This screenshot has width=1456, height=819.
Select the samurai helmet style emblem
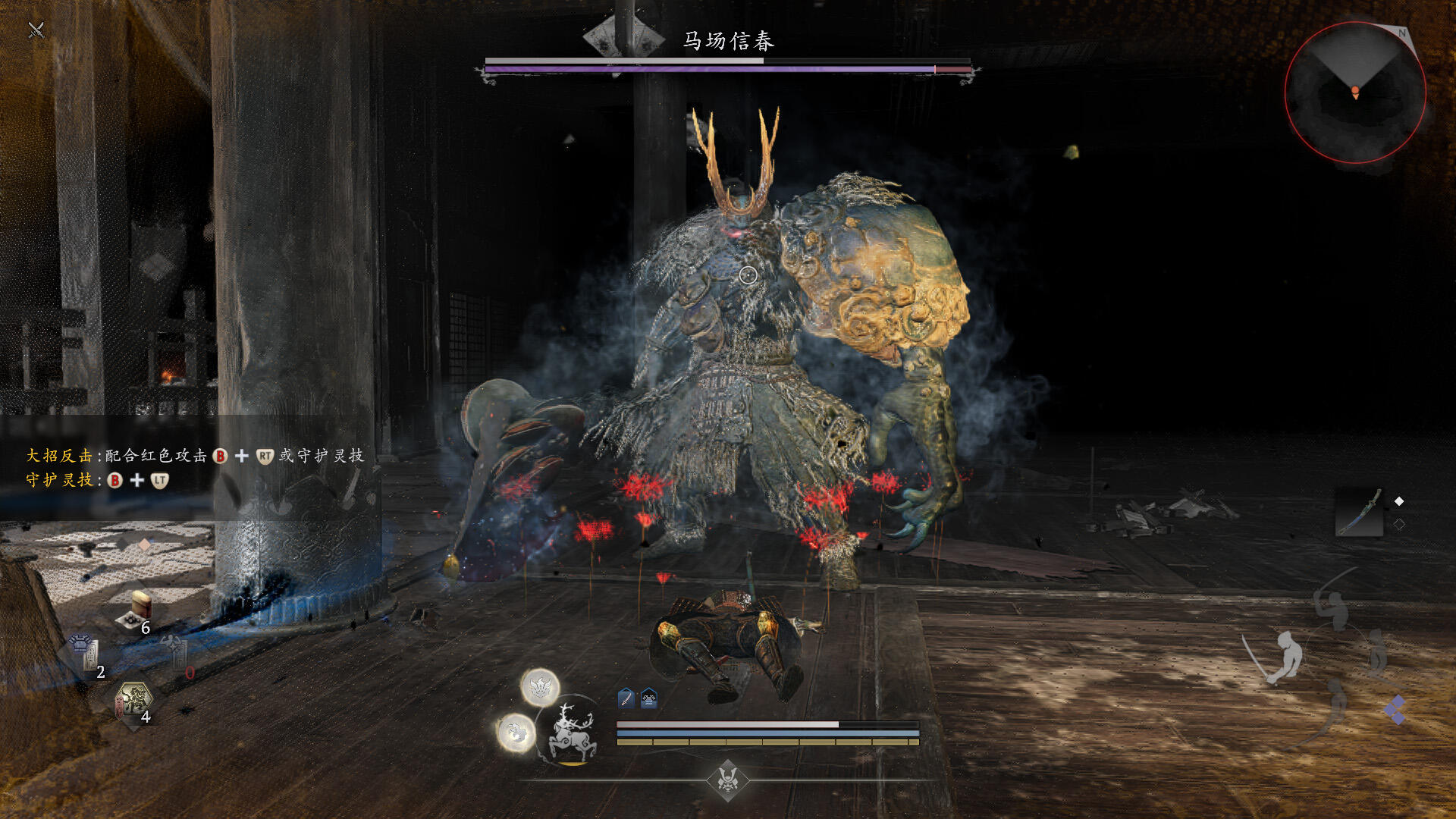click(728, 779)
